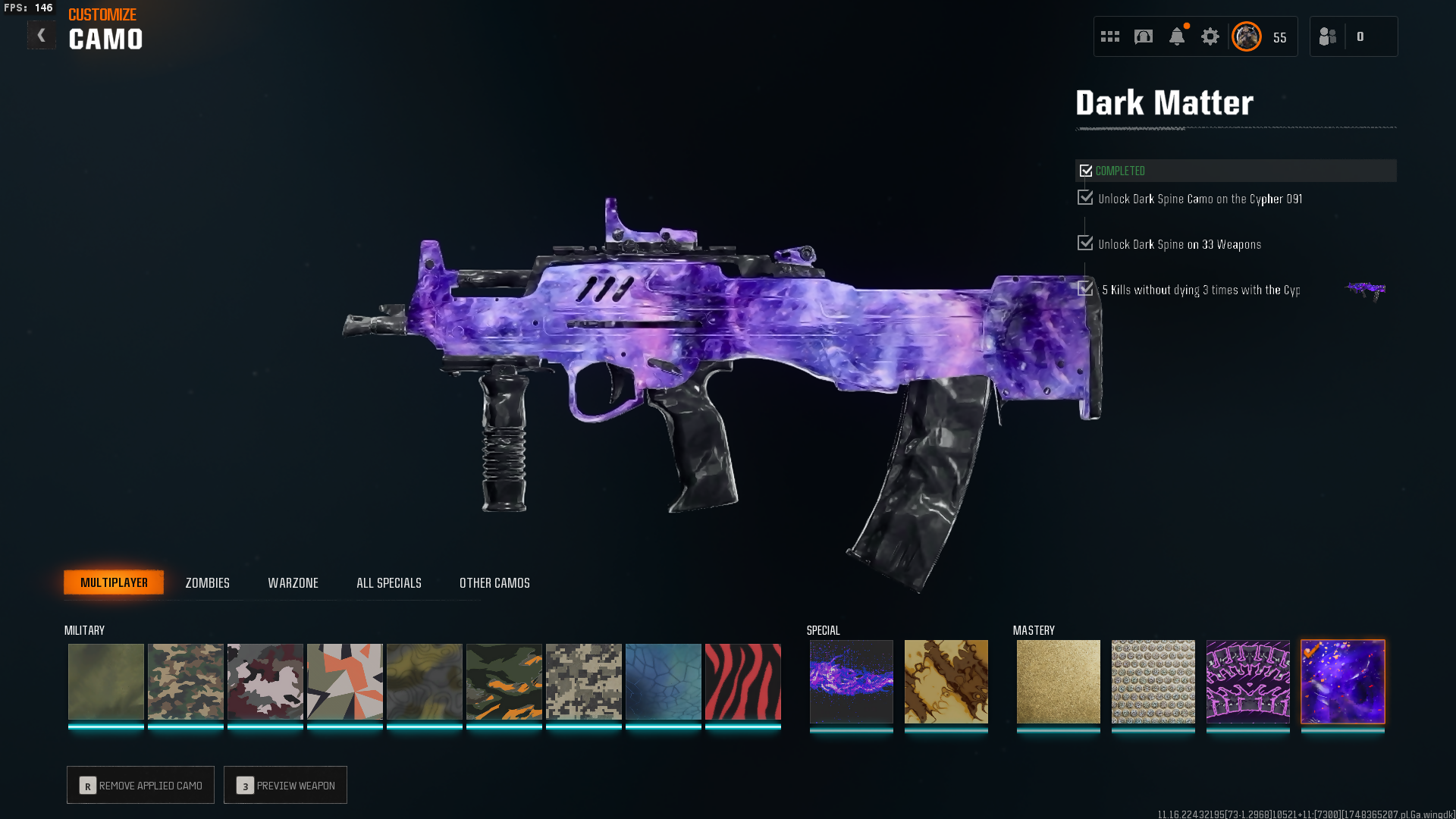View notifications via the bell icon
Viewport: 1456px width, 819px height.
coord(1176,36)
